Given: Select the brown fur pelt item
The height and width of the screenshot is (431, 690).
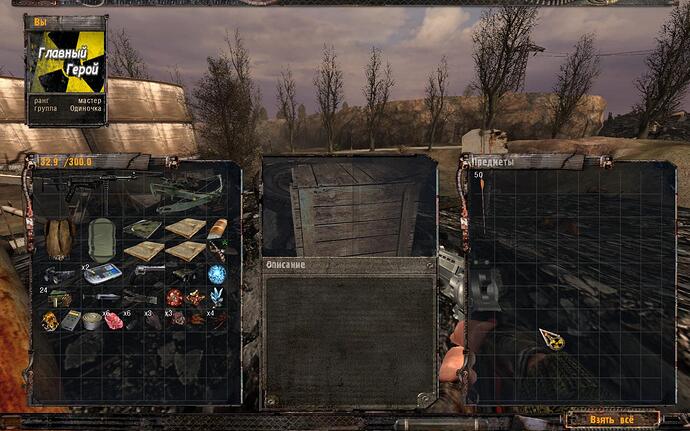Looking at the screenshot, I should 60,238.
